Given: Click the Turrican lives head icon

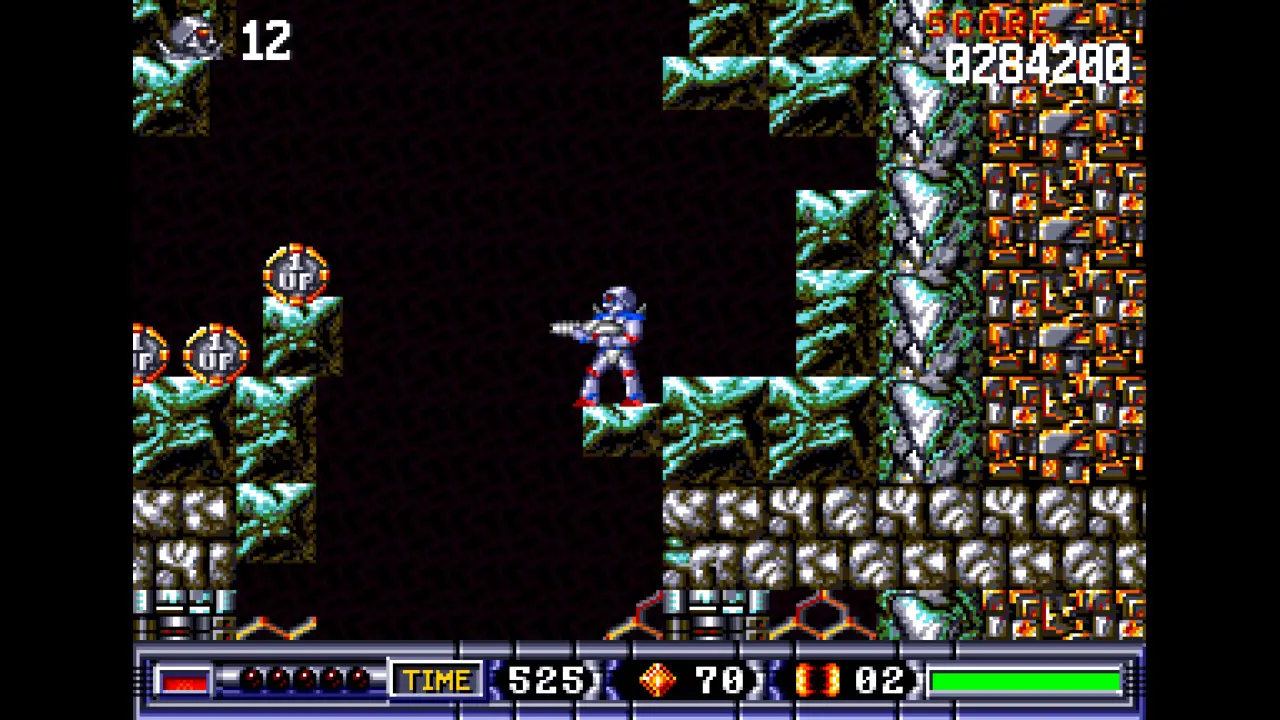Looking at the screenshot, I should pyautogui.click(x=190, y=40).
